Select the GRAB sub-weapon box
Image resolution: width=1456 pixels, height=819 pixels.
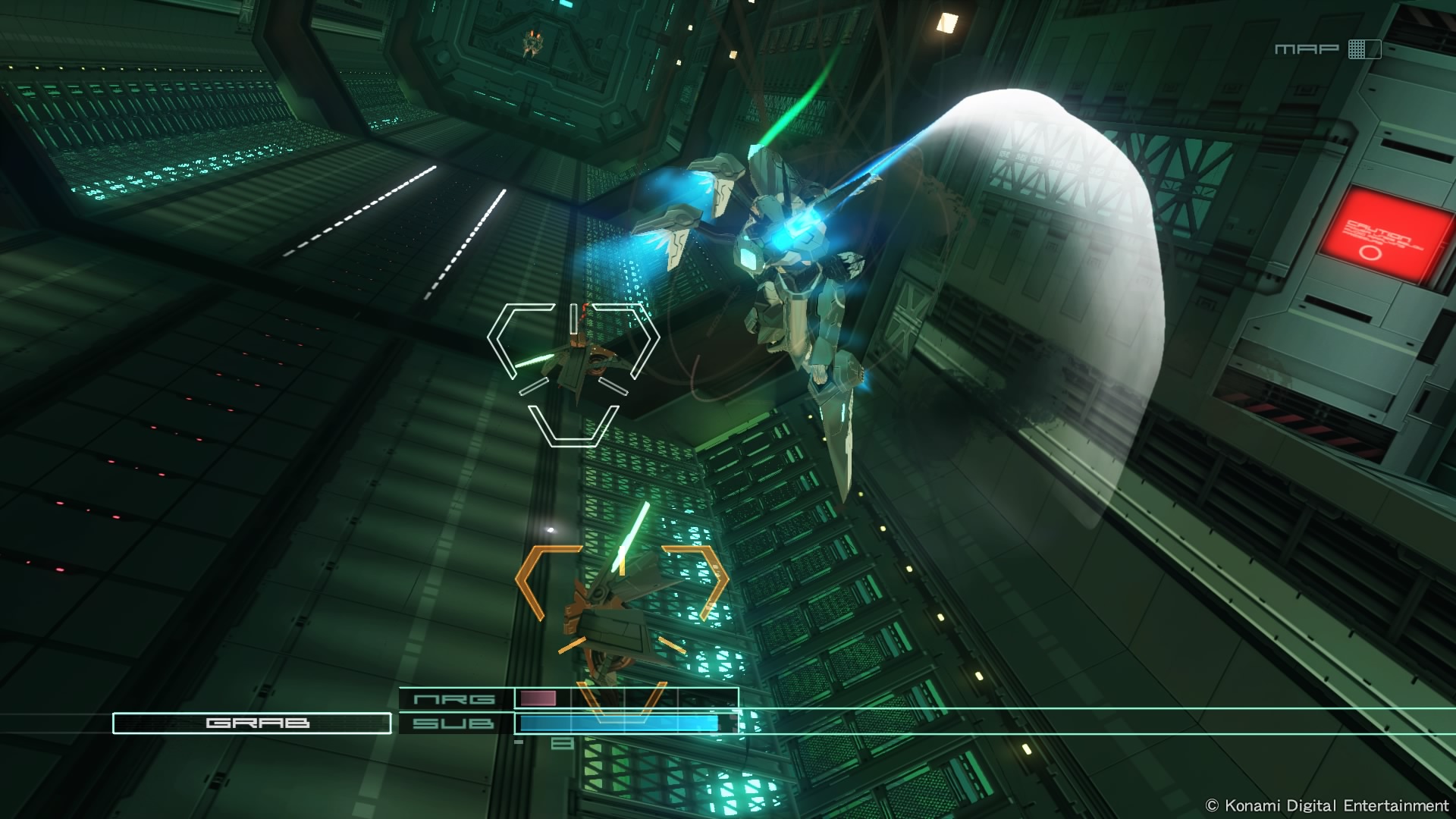point(252,723)
